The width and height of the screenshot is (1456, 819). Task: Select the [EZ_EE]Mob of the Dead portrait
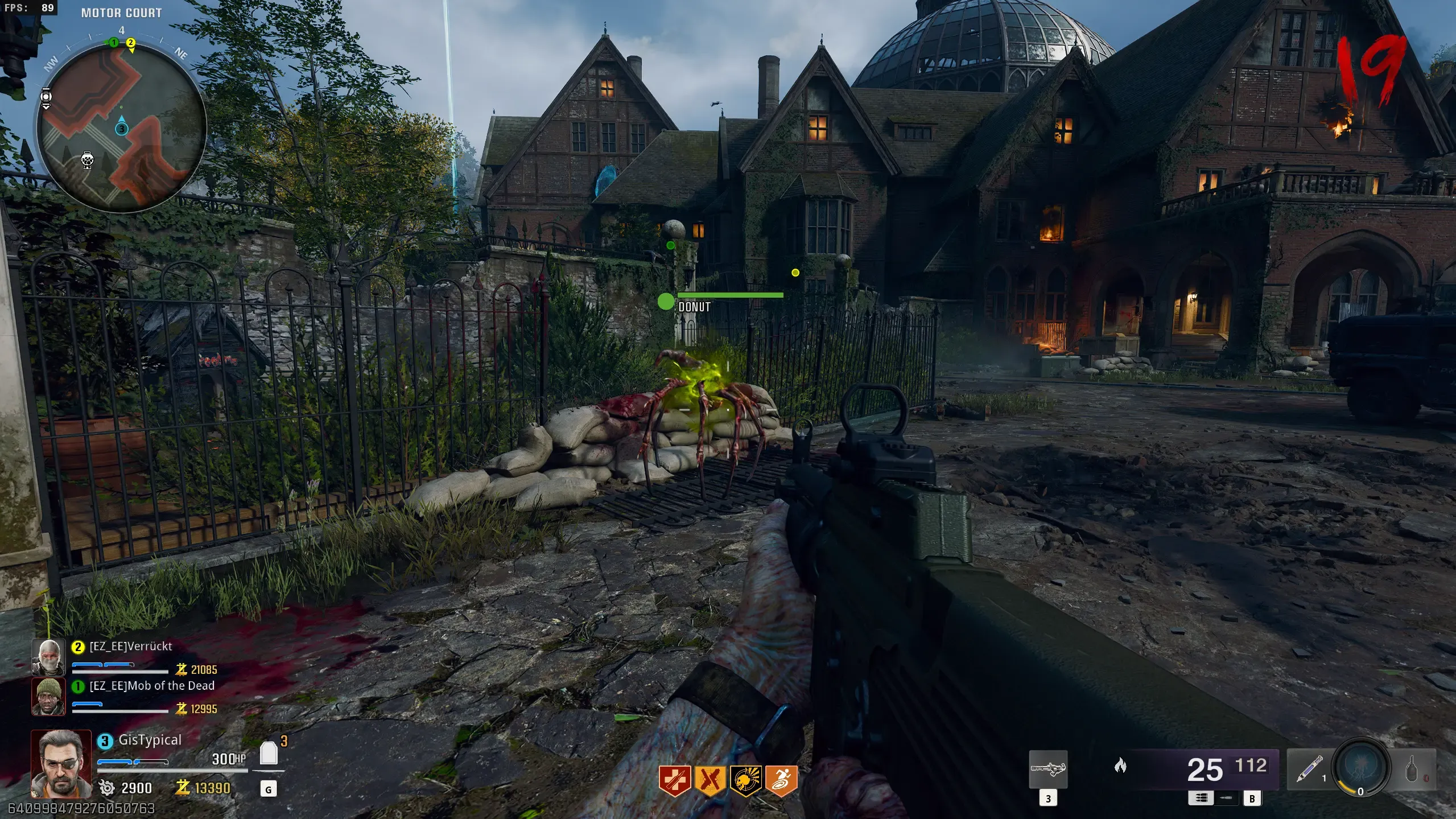click(48, 696)
